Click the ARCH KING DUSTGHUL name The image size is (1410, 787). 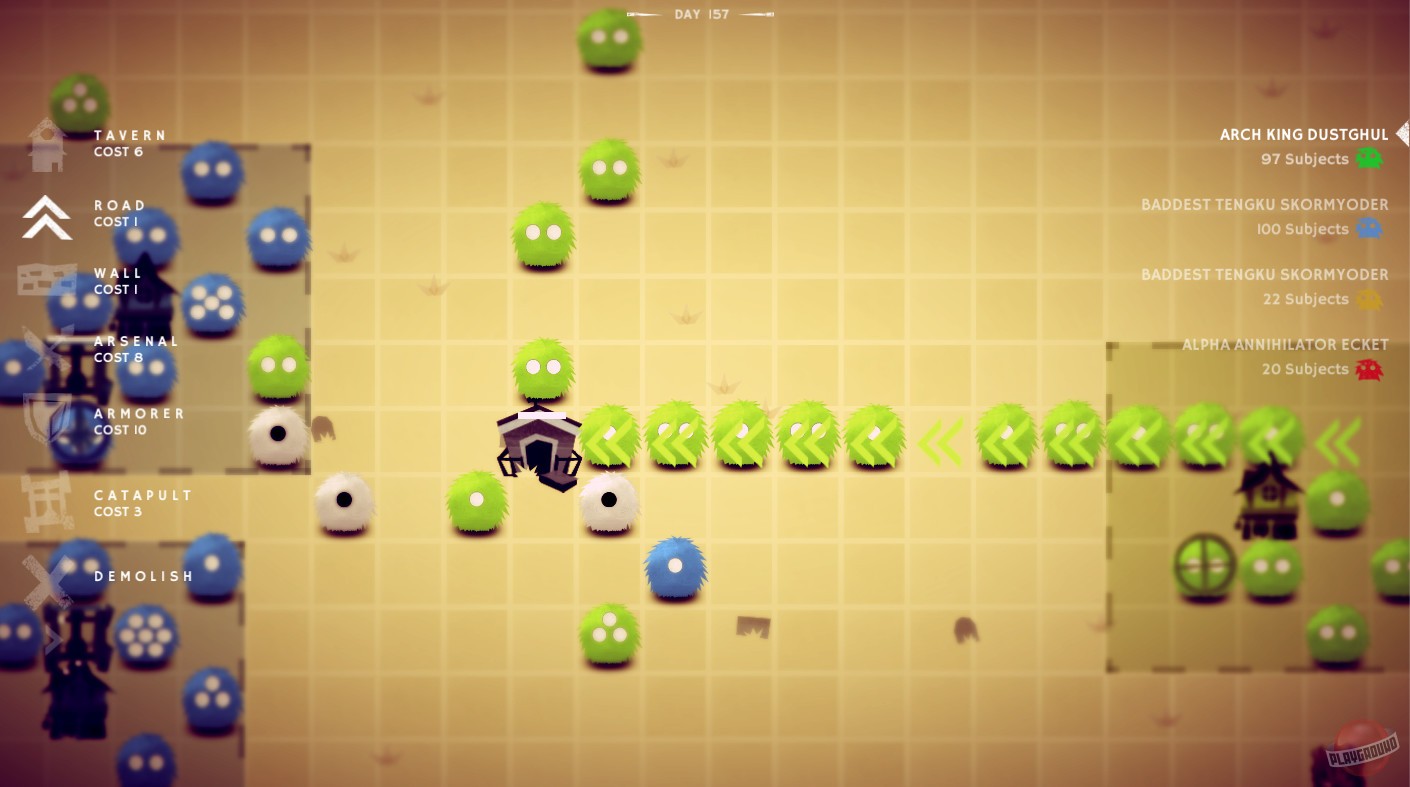click(1303, 133)
